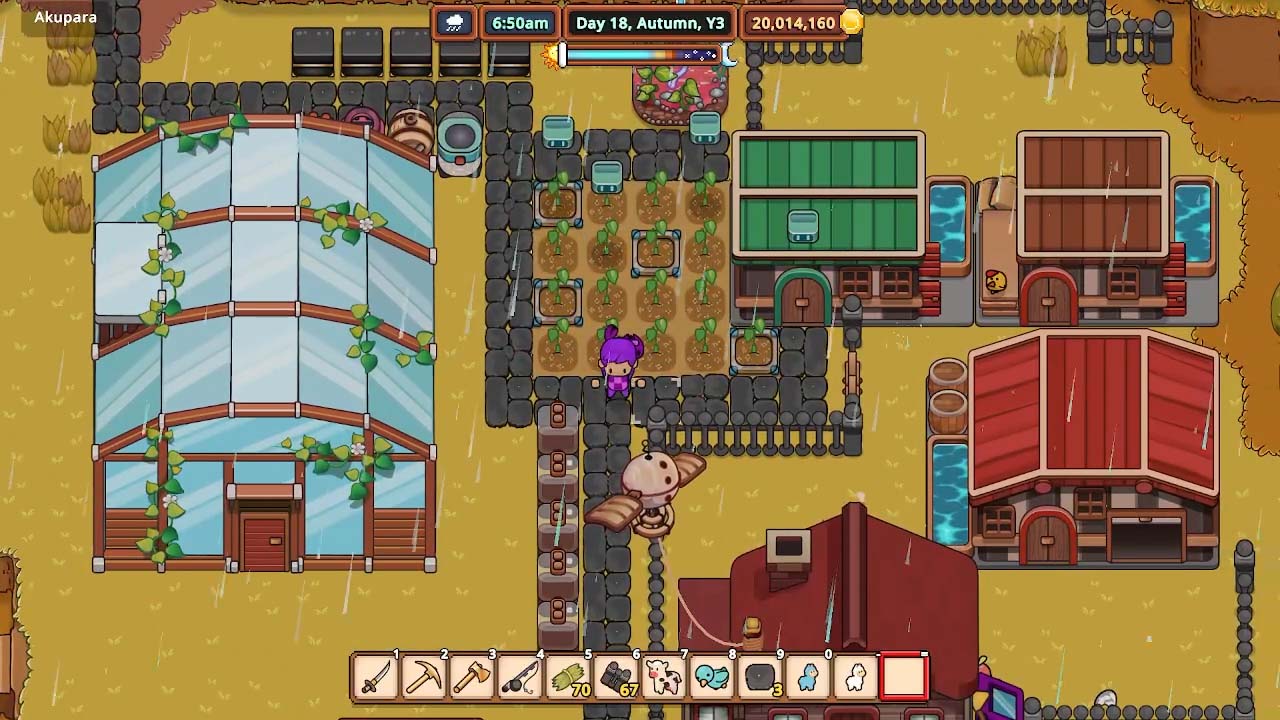Pick the hay bundle stack of 70
This screenshot has height=720, width=1280.
[568, 677]
